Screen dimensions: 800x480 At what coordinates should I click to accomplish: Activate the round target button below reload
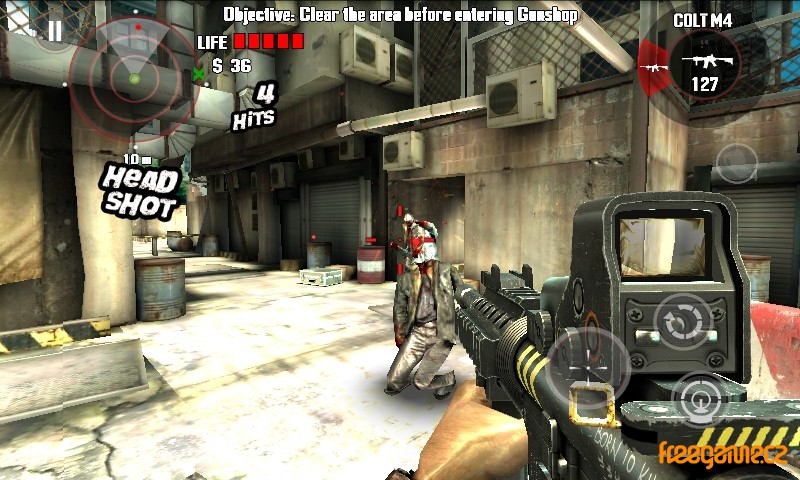click(x=698, y=402)
